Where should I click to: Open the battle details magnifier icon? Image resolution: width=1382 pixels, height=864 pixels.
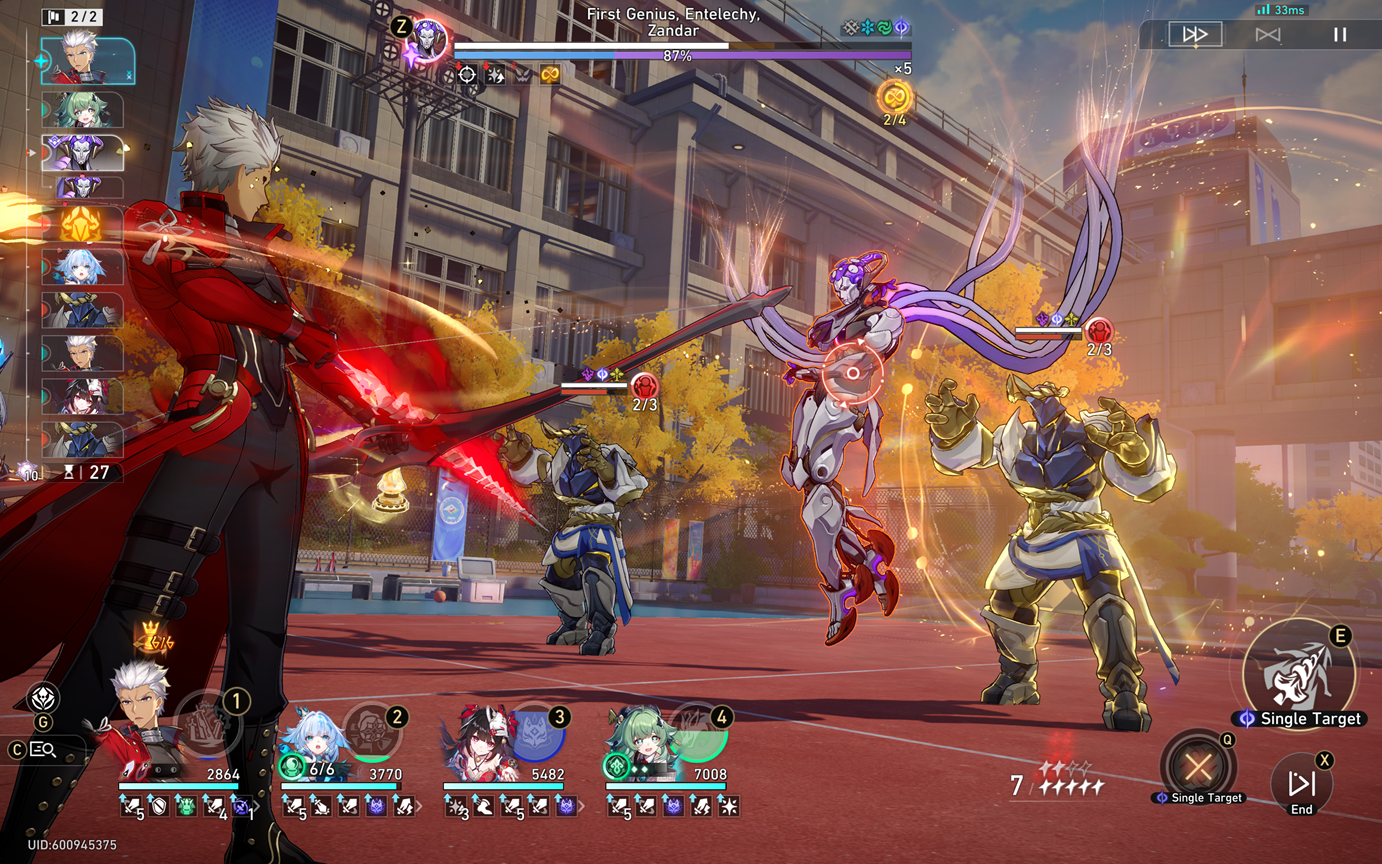[43, 749]
